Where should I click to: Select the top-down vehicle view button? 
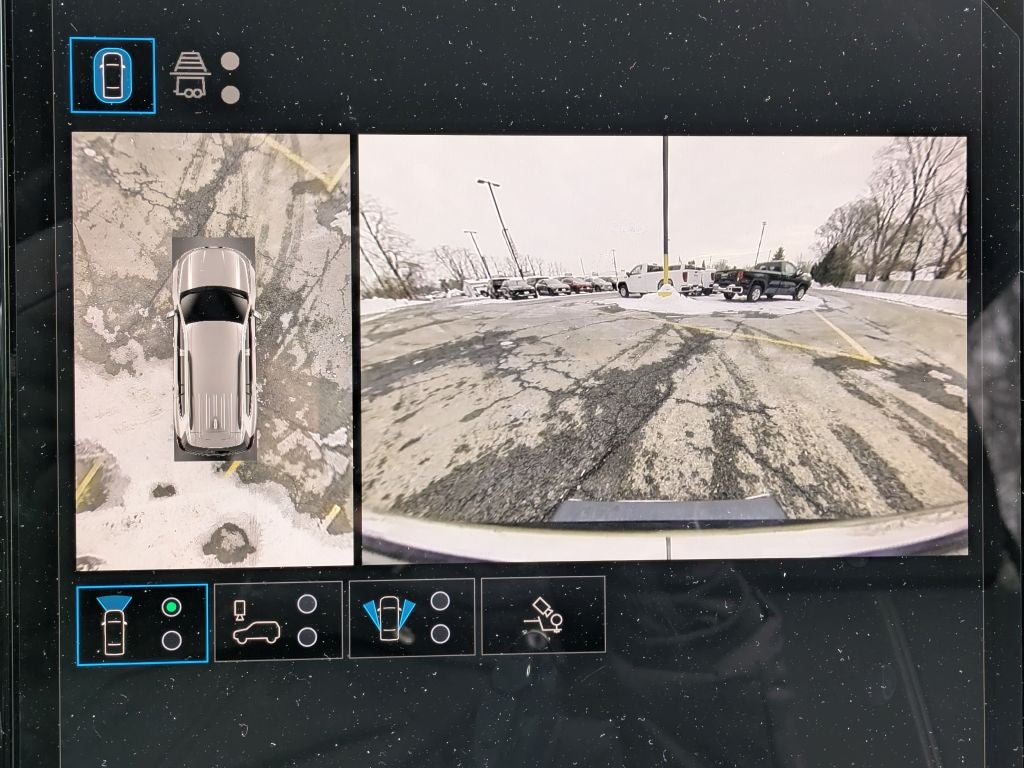[112, 75]
